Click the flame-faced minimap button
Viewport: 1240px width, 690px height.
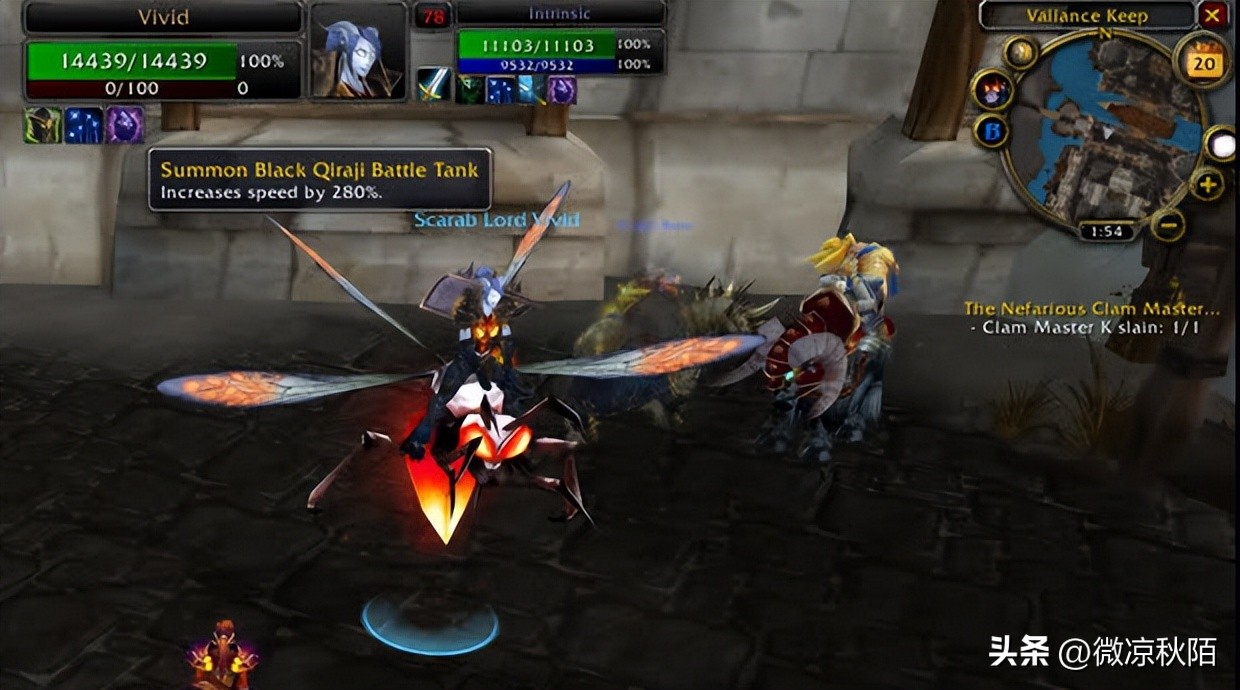click(993, 91)
